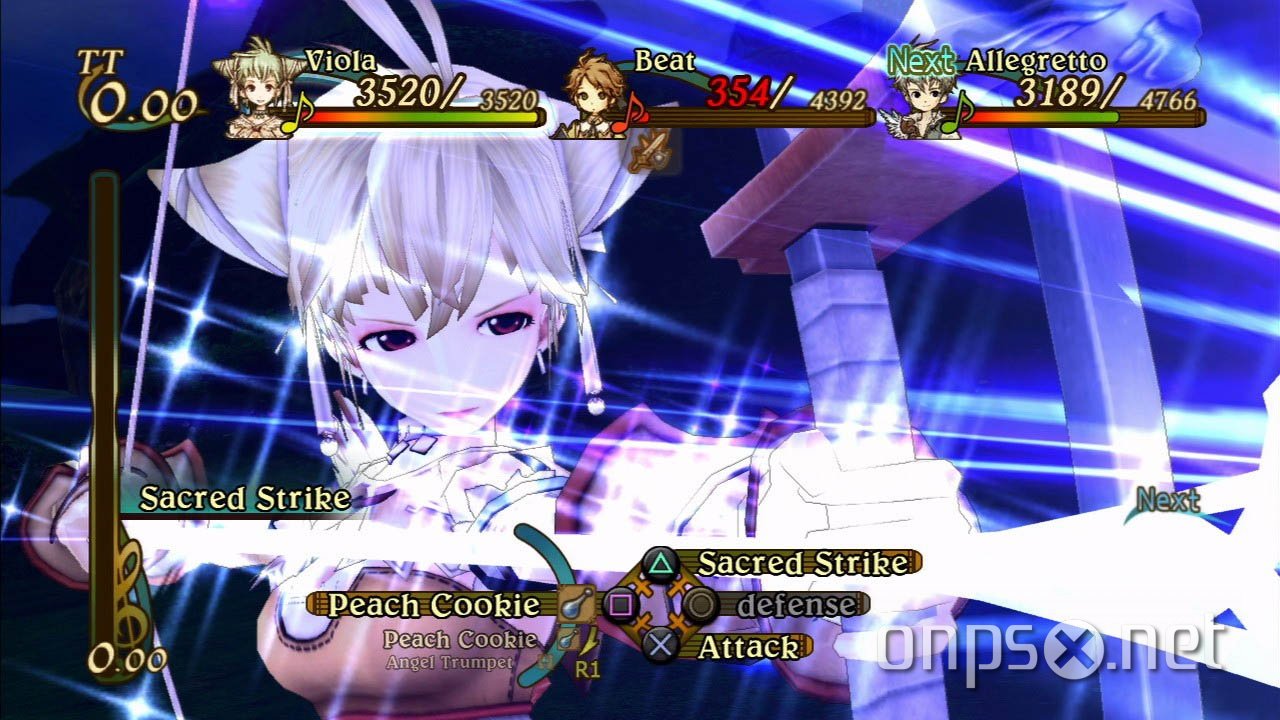
Task: Click the Next prompt at the bottom right
Action: pyautogui.click(x=1166, y=499)
